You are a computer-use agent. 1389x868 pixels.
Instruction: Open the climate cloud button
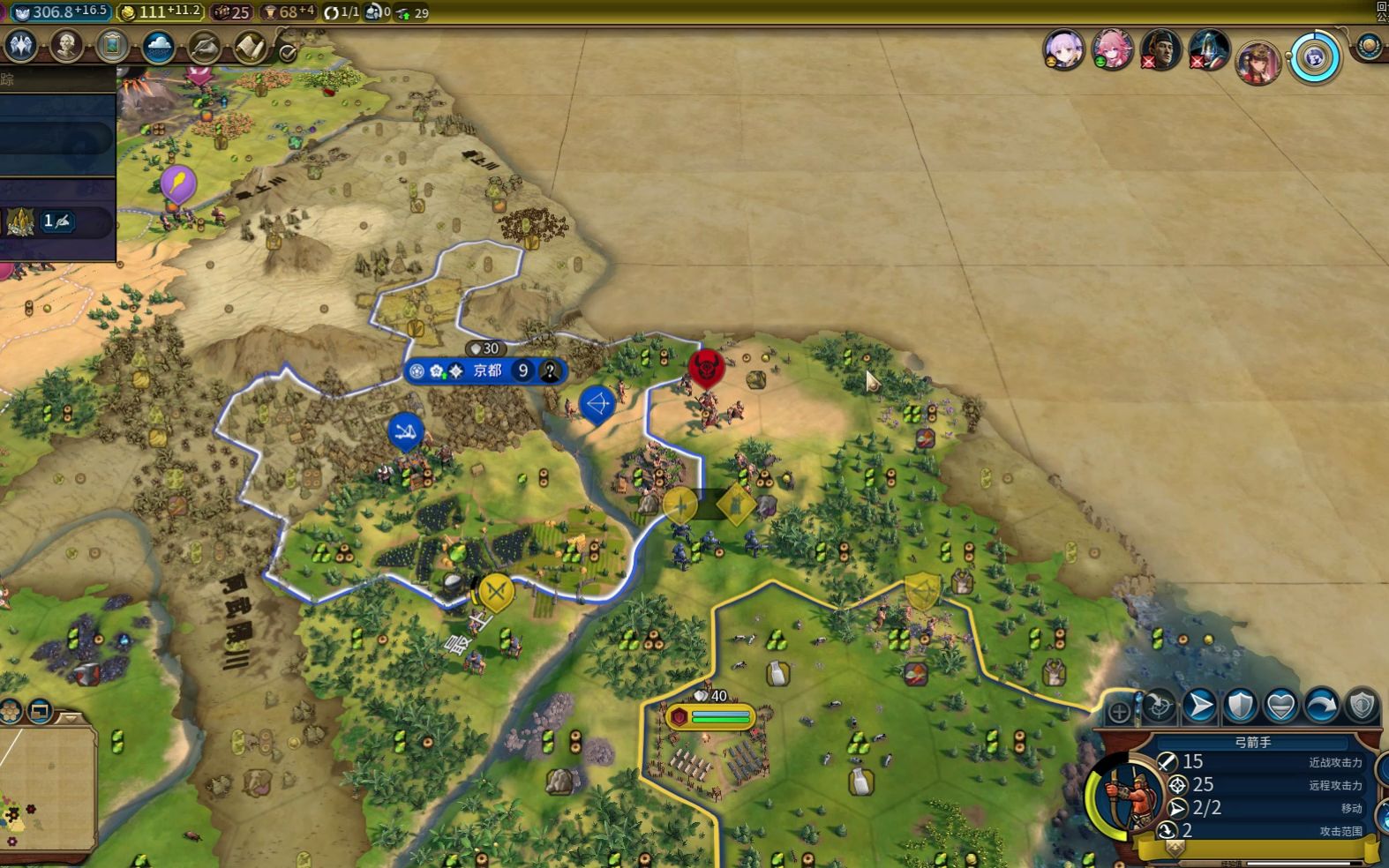pyautogui.click(x=158, y=46)
